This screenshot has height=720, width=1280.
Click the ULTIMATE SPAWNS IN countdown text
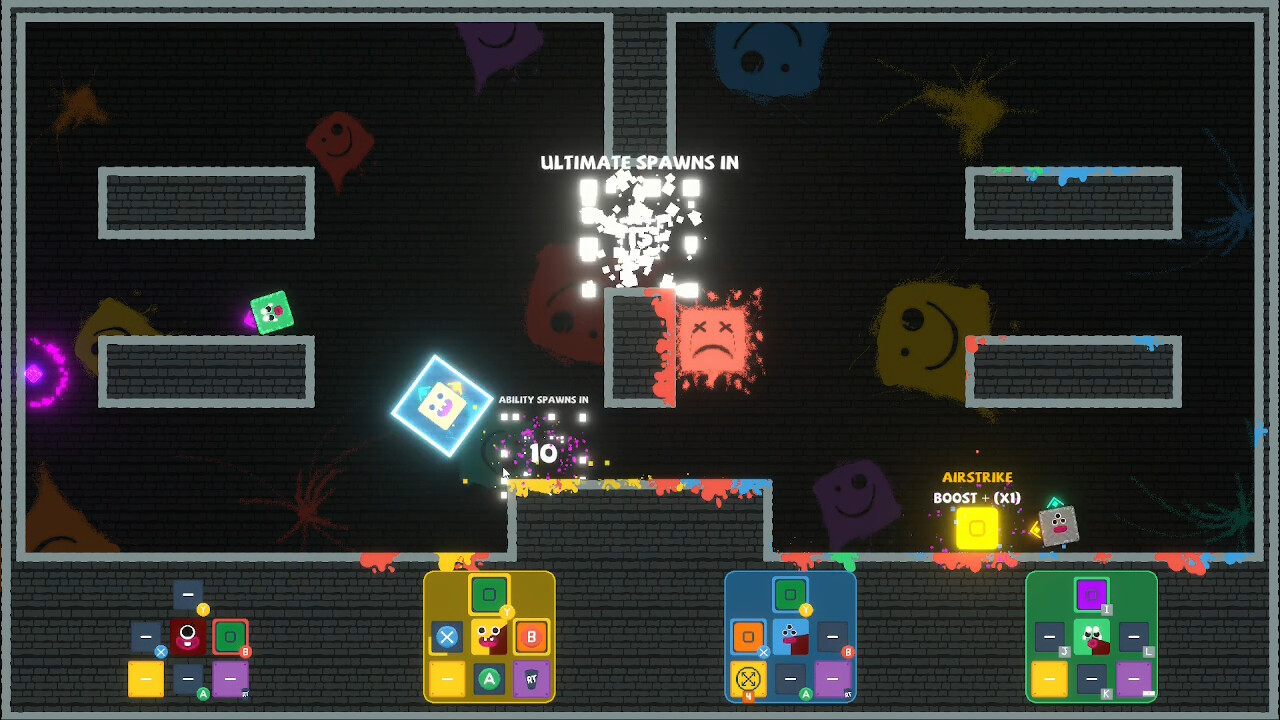pos(640,162)
